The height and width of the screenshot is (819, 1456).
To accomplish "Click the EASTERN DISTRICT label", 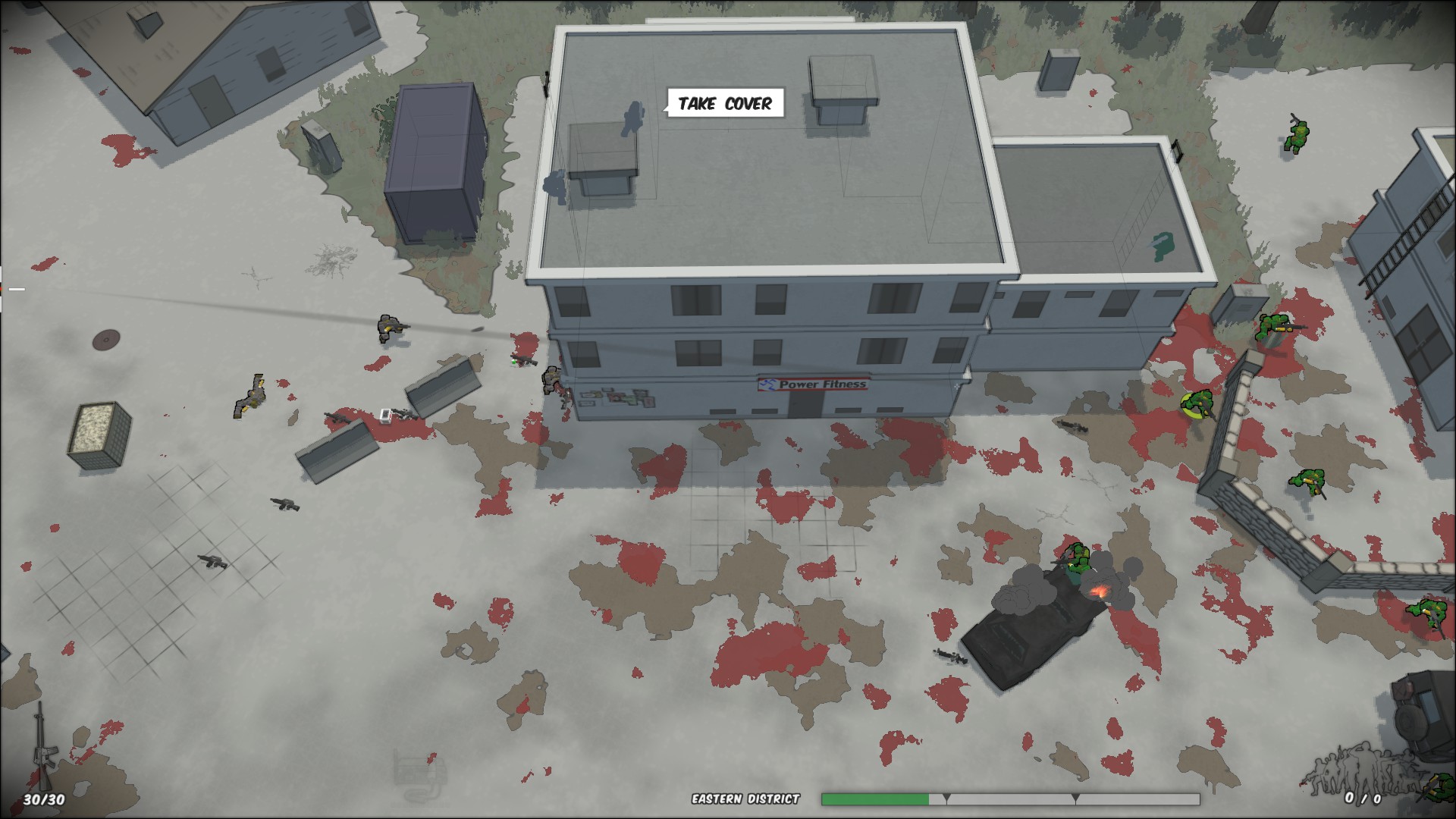I will click(x=745, y=798).
